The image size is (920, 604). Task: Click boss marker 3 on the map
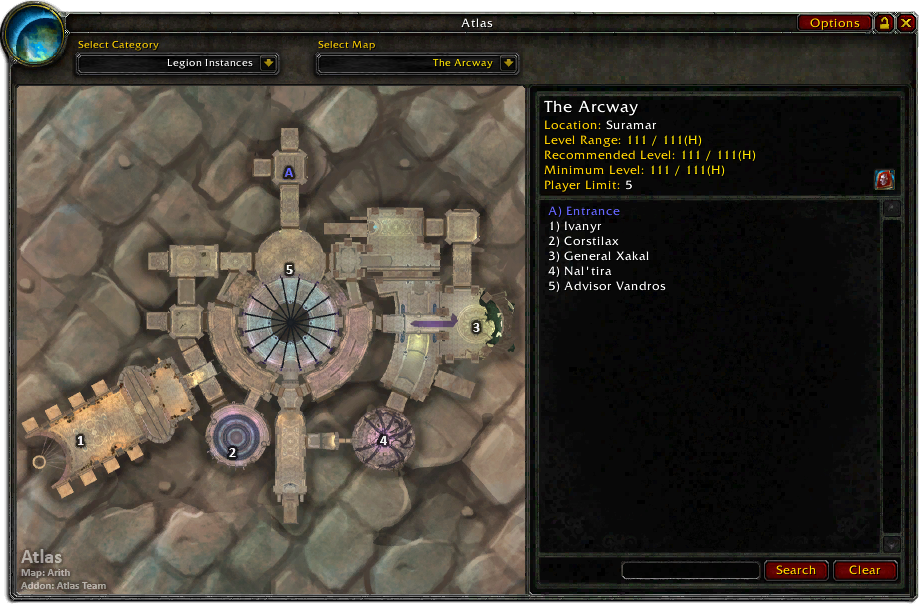point(476,327)
